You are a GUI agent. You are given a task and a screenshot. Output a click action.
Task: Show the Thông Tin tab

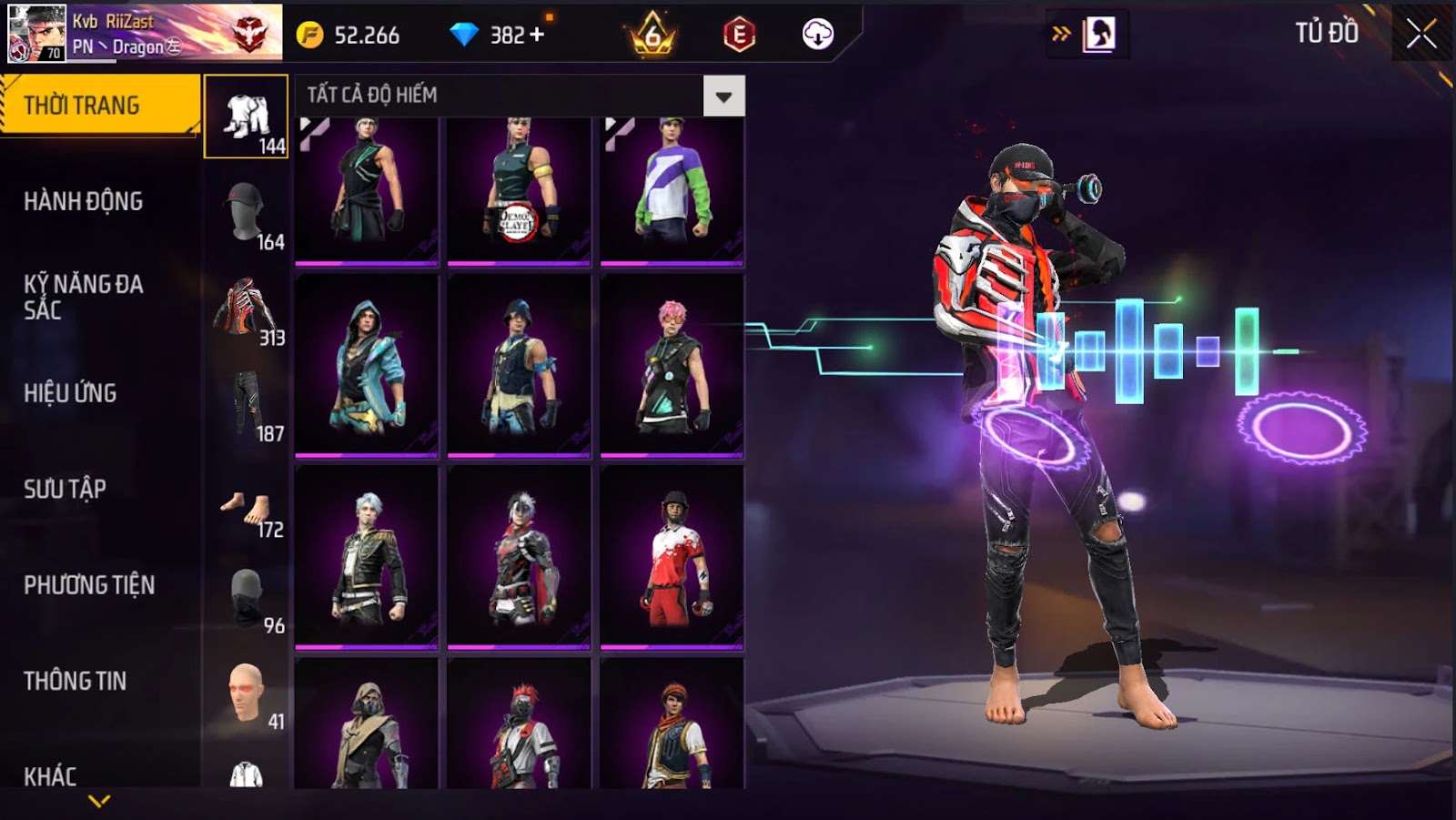click(76, 681)
